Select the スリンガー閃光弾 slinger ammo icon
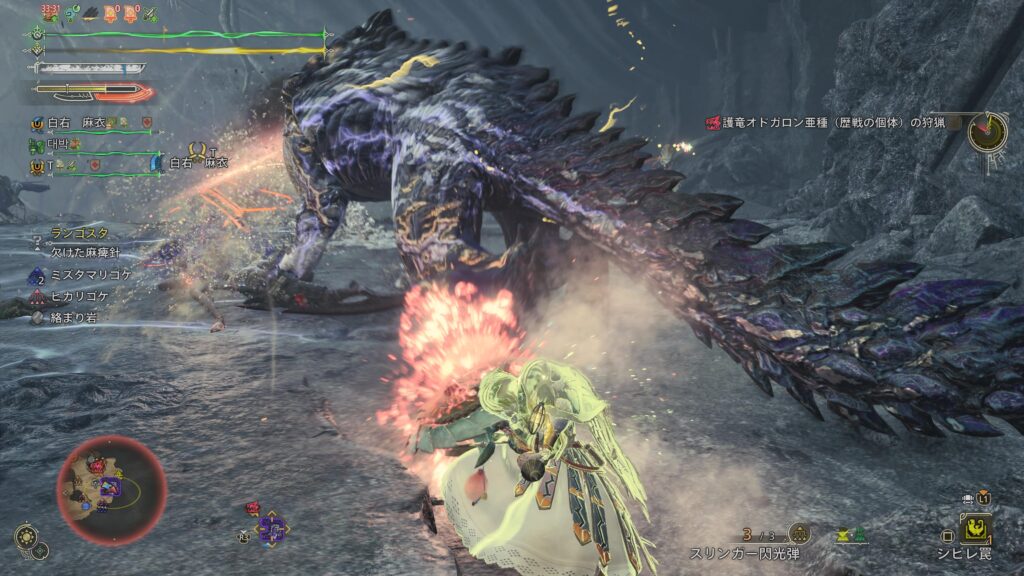Viewport: 1024px width, 576px height. pyautogui.click(x=800, y=533)
